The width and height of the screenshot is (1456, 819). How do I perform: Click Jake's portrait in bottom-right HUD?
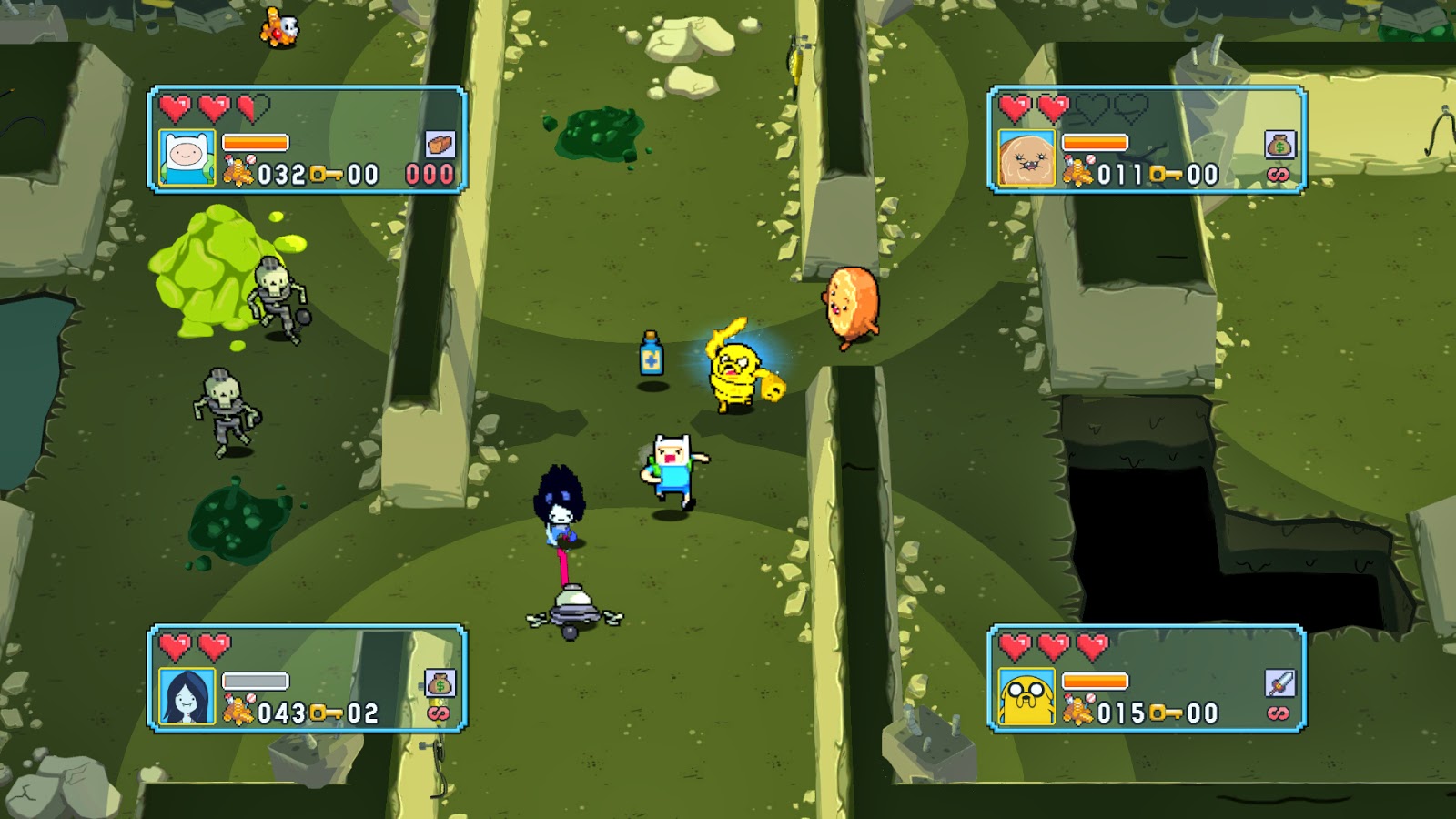1027,695
